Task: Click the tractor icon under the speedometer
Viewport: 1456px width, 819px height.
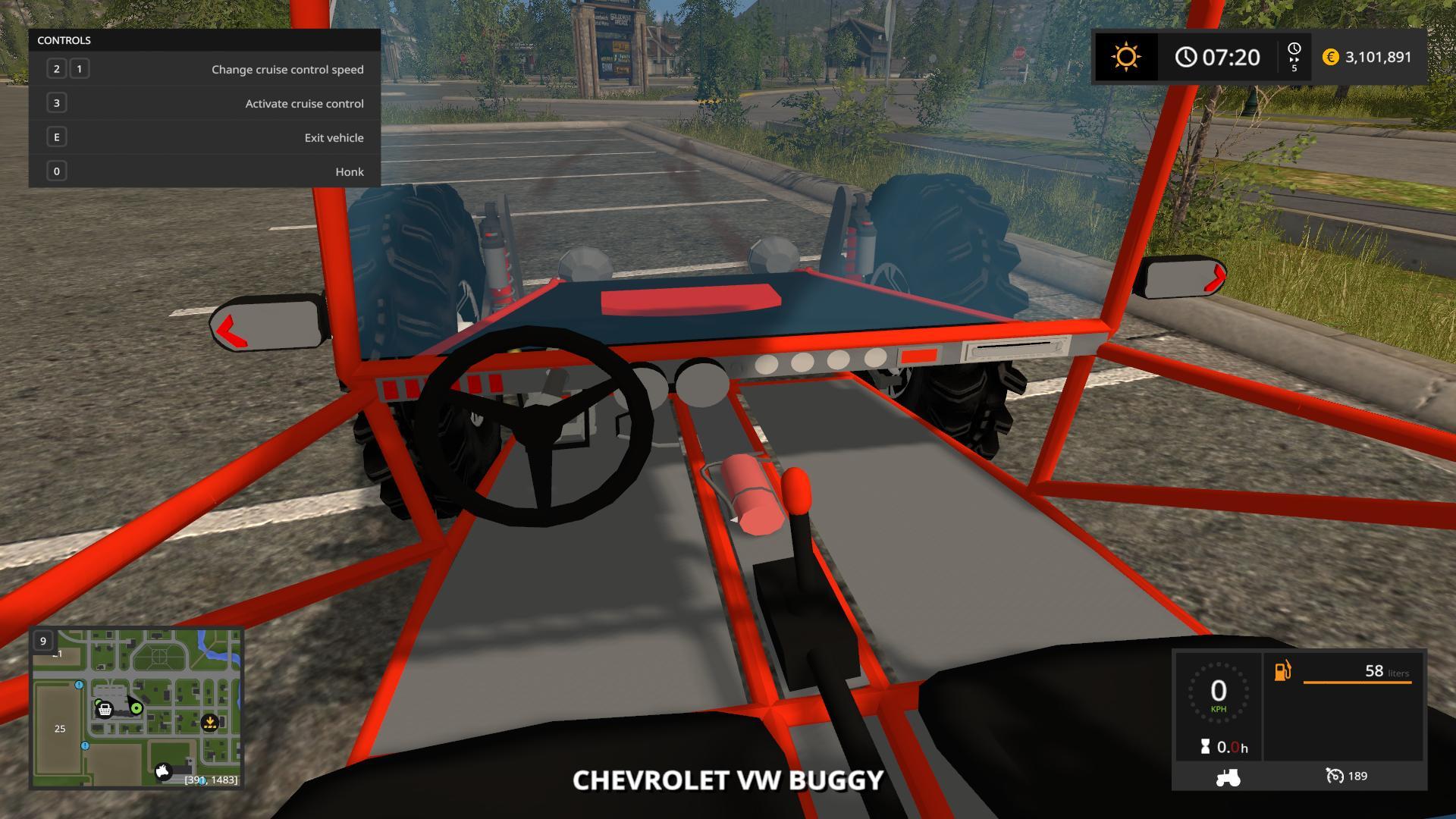Action: click(x=1228, y=777)
